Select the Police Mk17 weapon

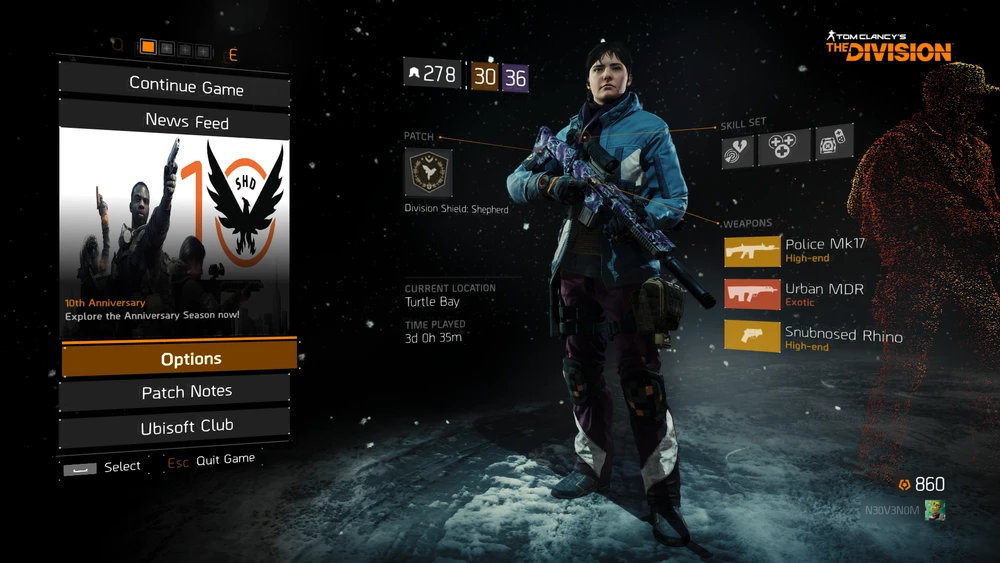[x=752, y=251]
